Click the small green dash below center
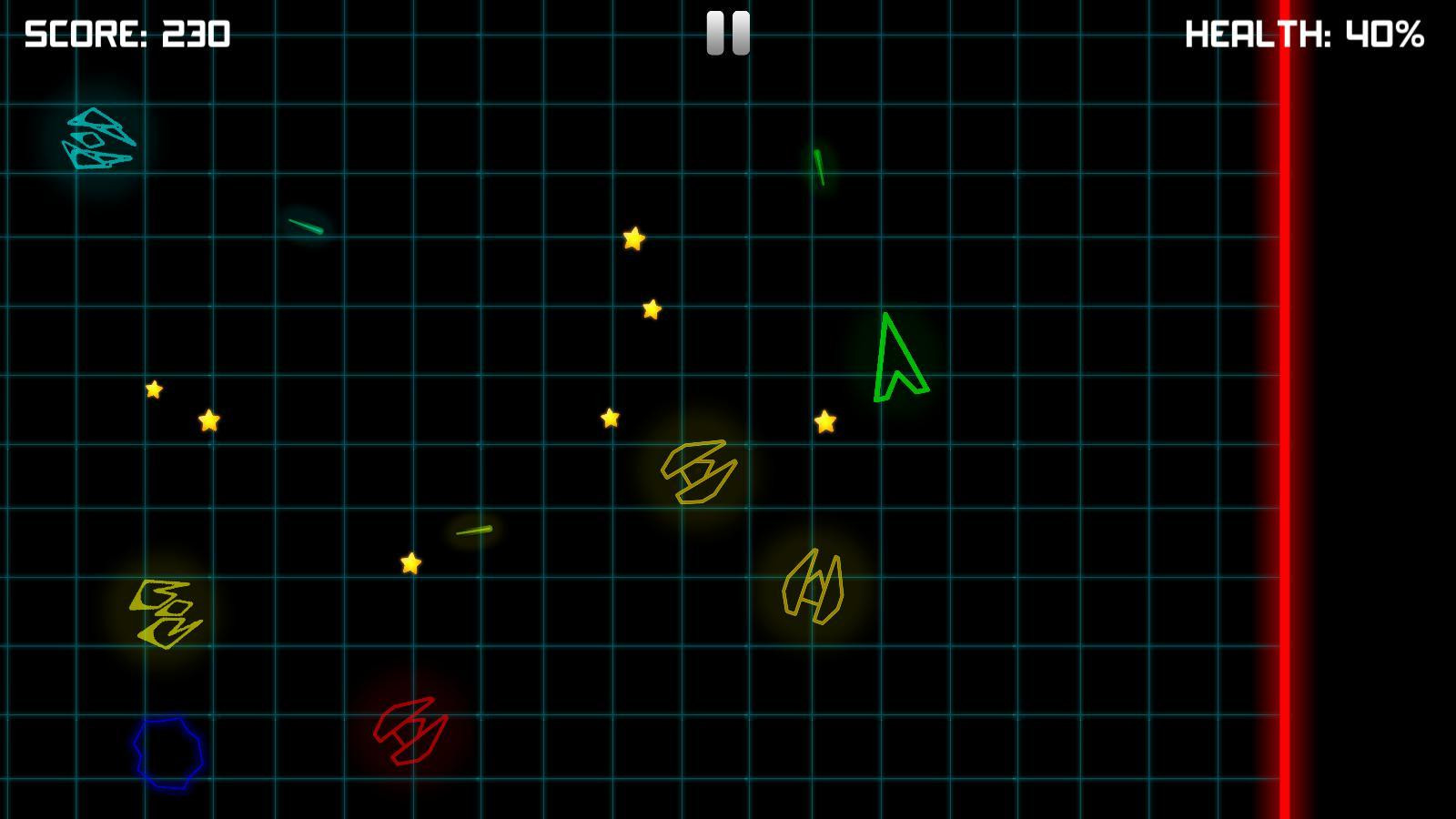The width and height of the screenshot is (1456, 819). 473,530
